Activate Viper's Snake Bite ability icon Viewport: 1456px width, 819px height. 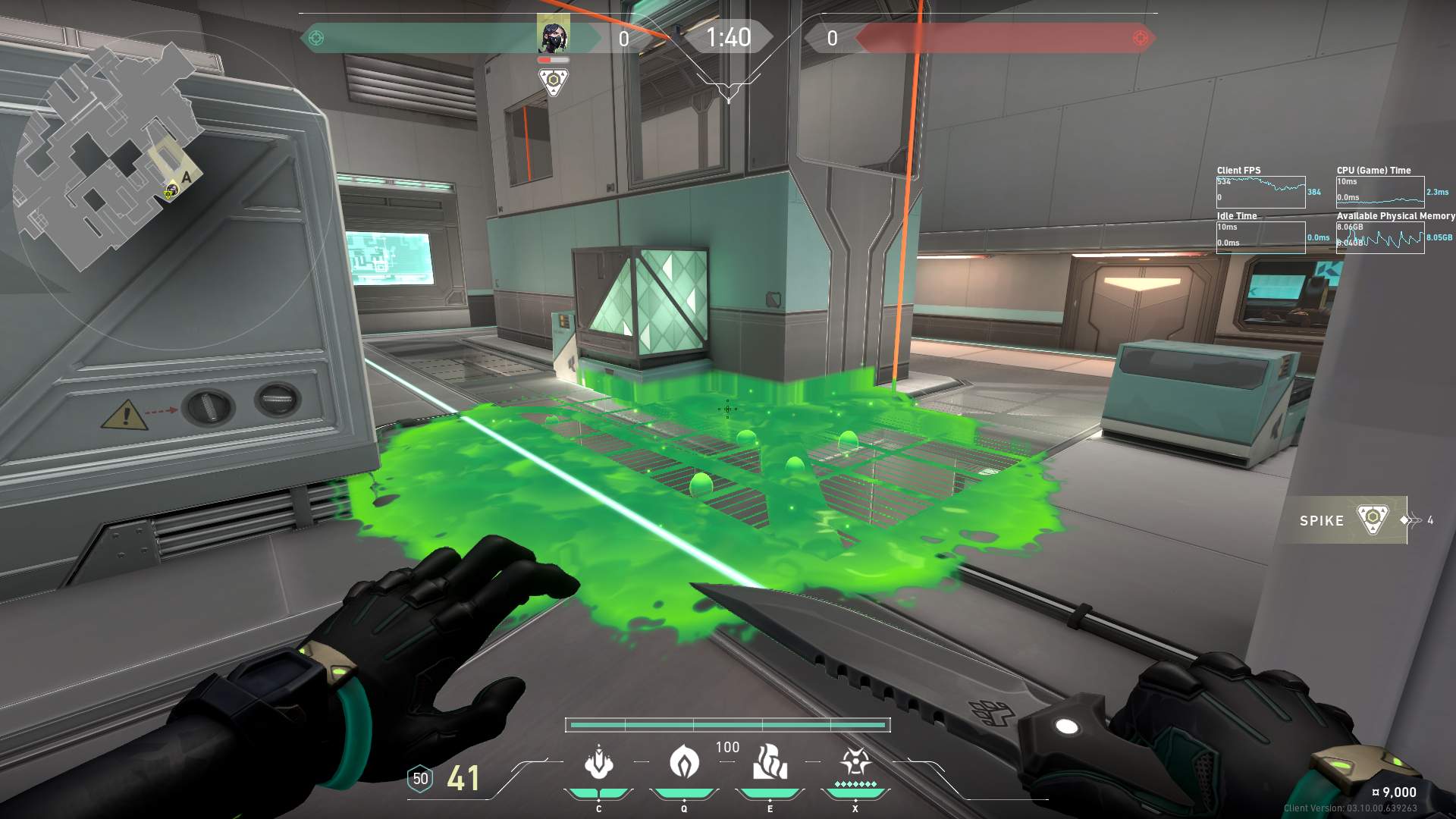click(x=599, y=763)
